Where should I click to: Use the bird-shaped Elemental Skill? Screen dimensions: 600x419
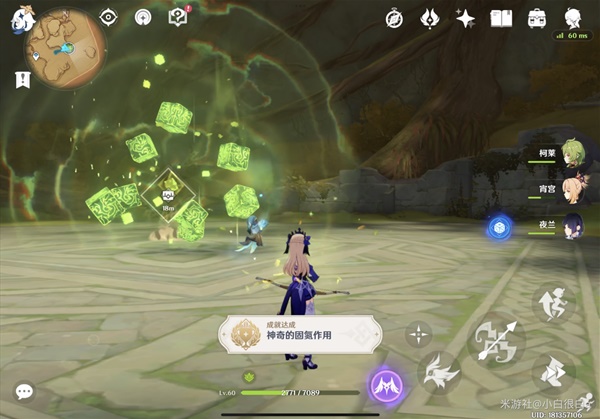click(438, 374)
